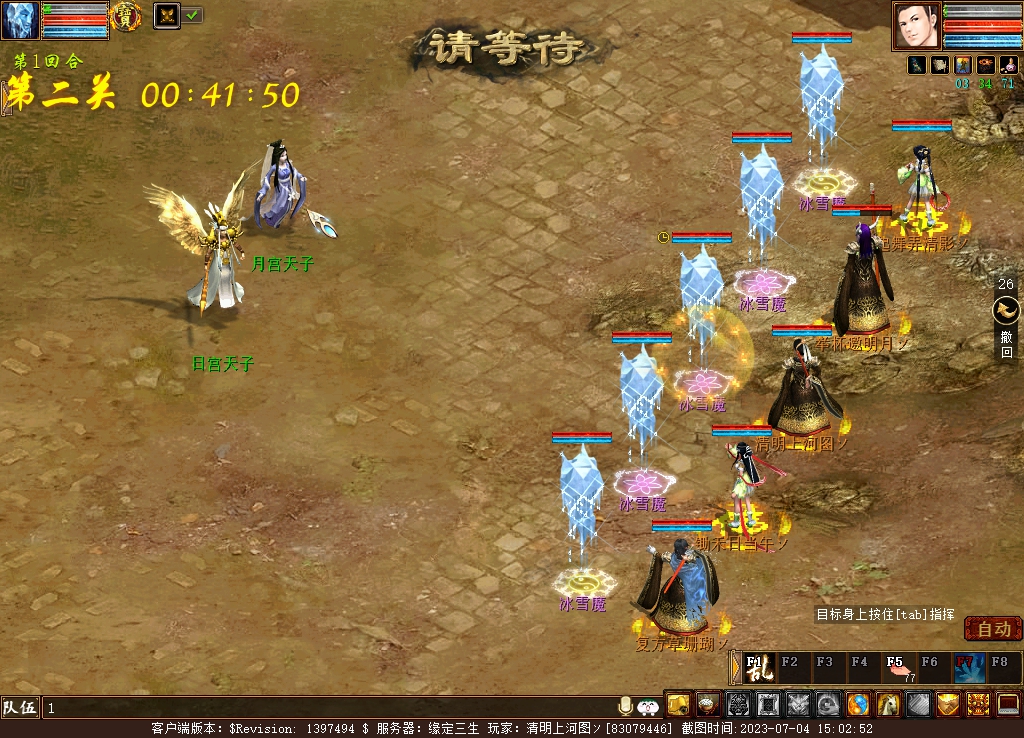Select the ice monster pet portrait
The height and width of the screenshot is (738, 1024).
pyautogui.click(x=20, y=20)
